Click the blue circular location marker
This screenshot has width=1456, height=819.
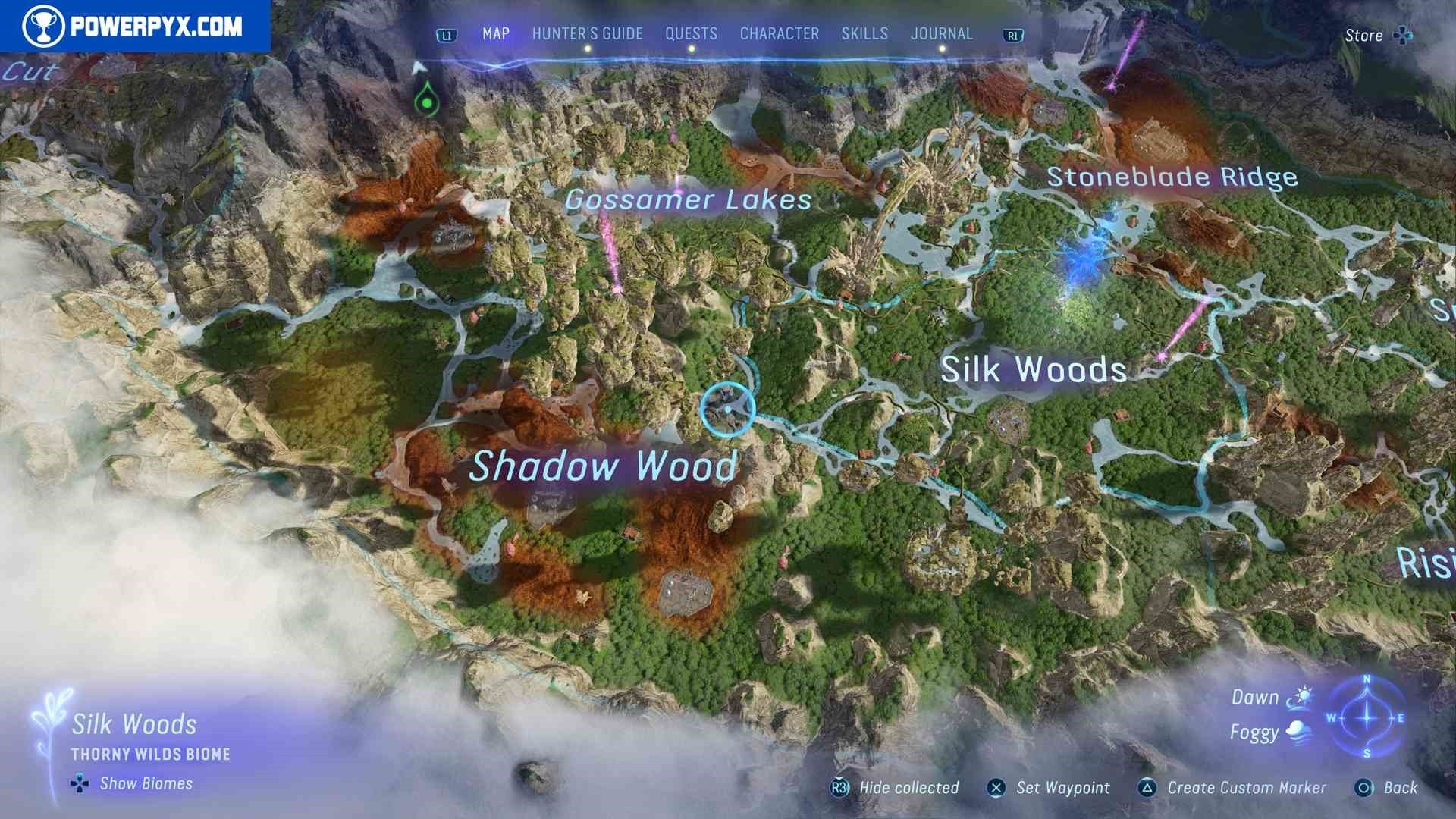tap(727, 409)
